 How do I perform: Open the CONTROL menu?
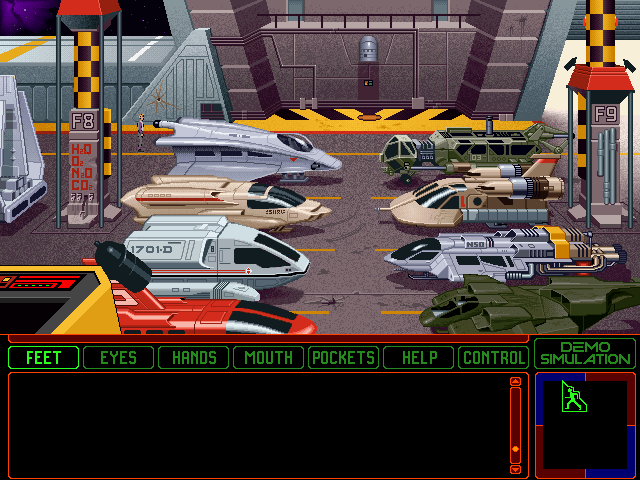point(493,357)
